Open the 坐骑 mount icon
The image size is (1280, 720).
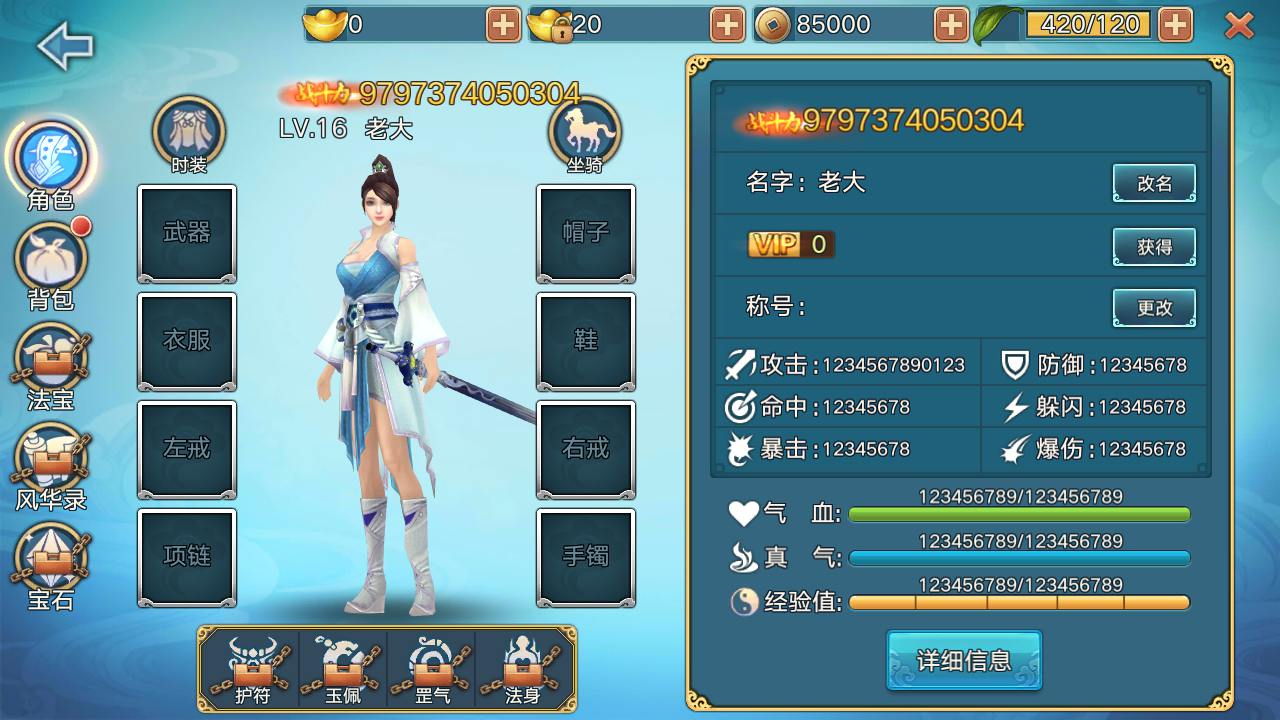[585, 130]
